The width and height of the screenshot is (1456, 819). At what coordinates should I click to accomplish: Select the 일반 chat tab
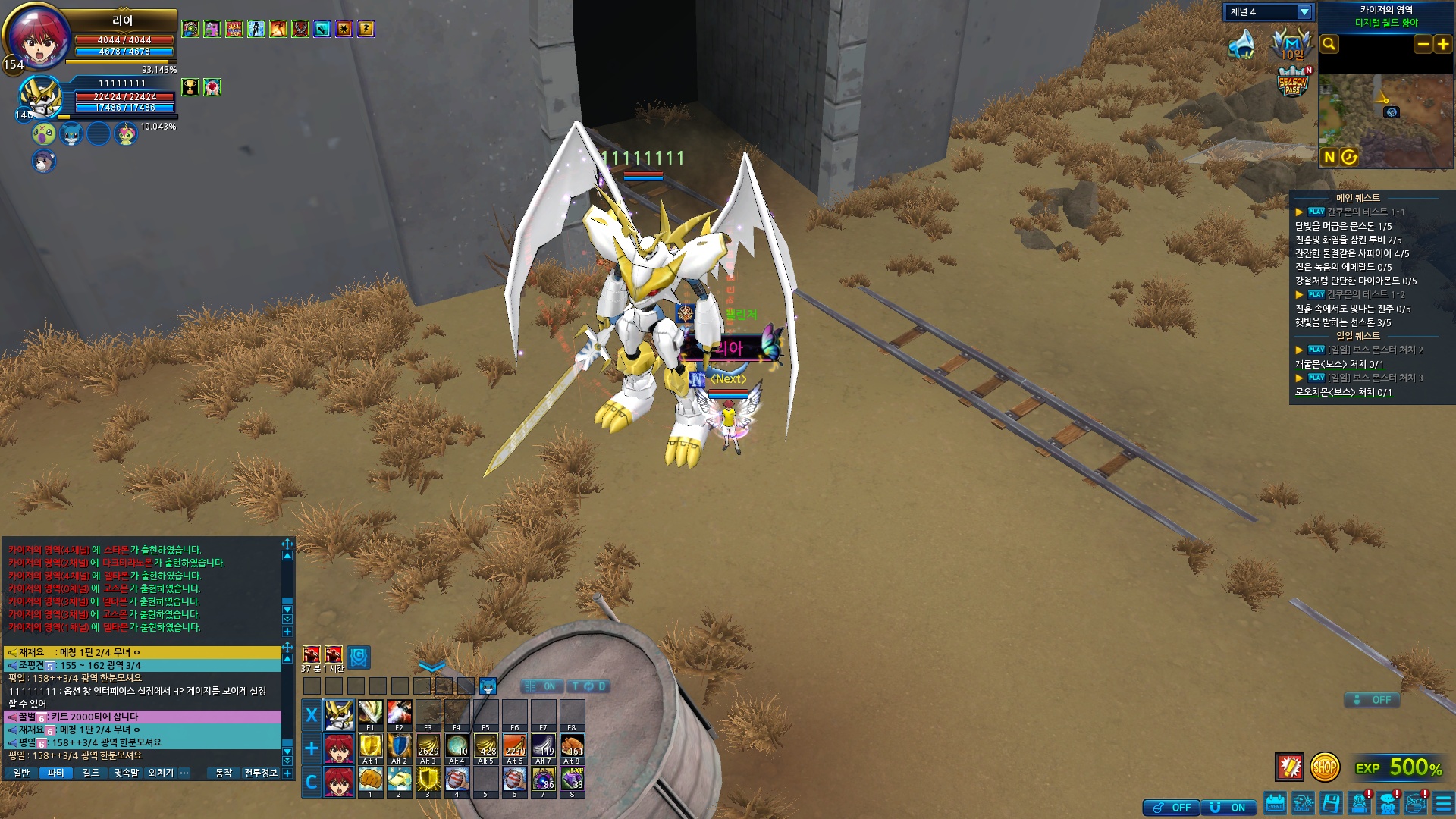click(x=21, y=773)
